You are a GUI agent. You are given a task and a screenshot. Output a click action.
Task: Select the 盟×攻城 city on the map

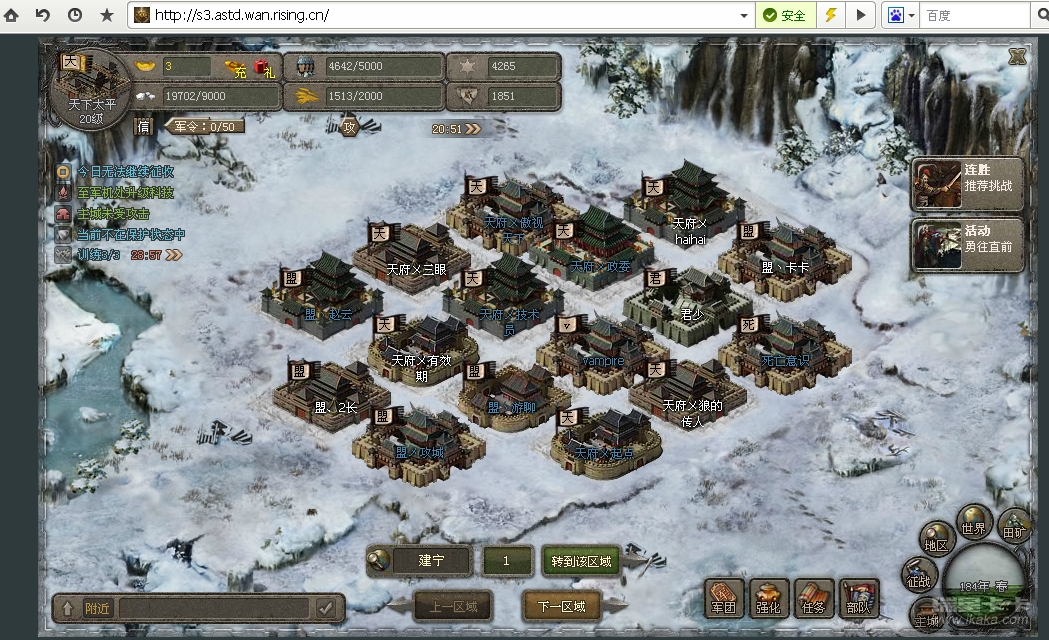point(417,438)
